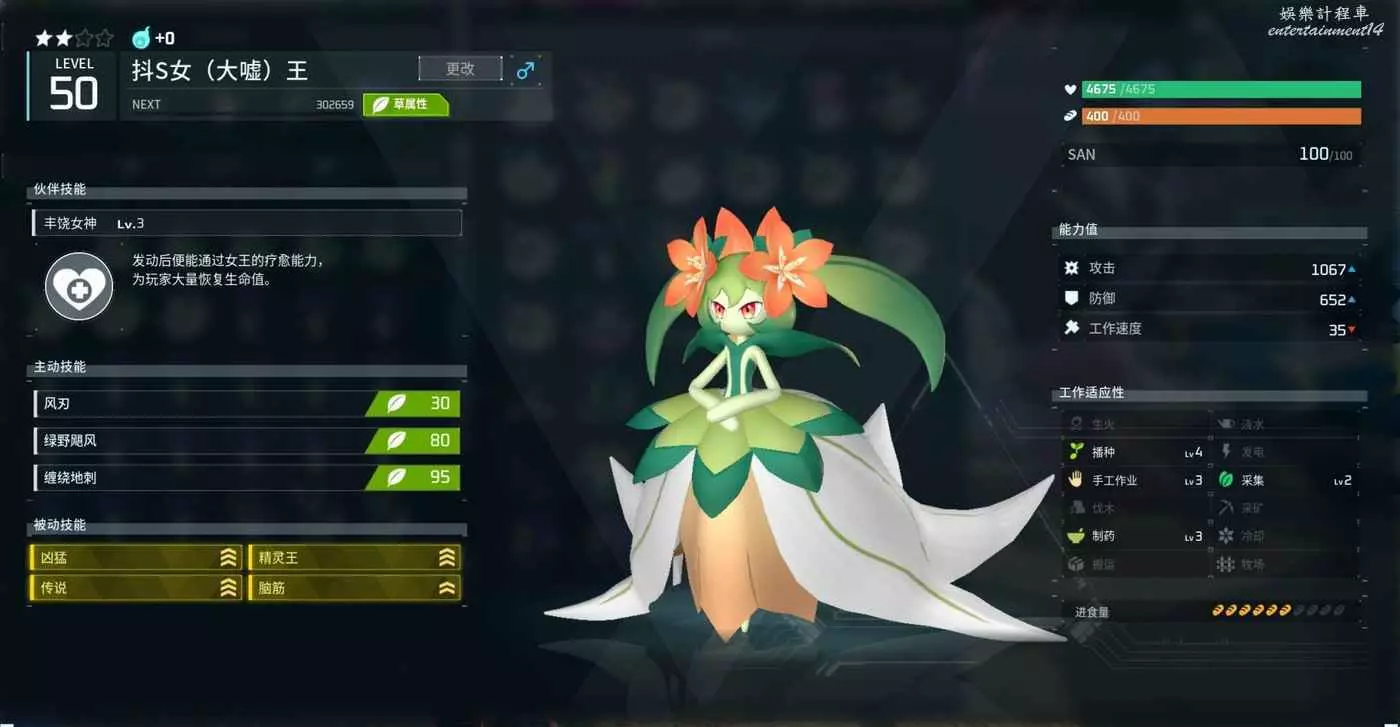This screenshot has width=1400, height=727.
Task: Select the 精灵王 passive skill
Action: [355, 558]
